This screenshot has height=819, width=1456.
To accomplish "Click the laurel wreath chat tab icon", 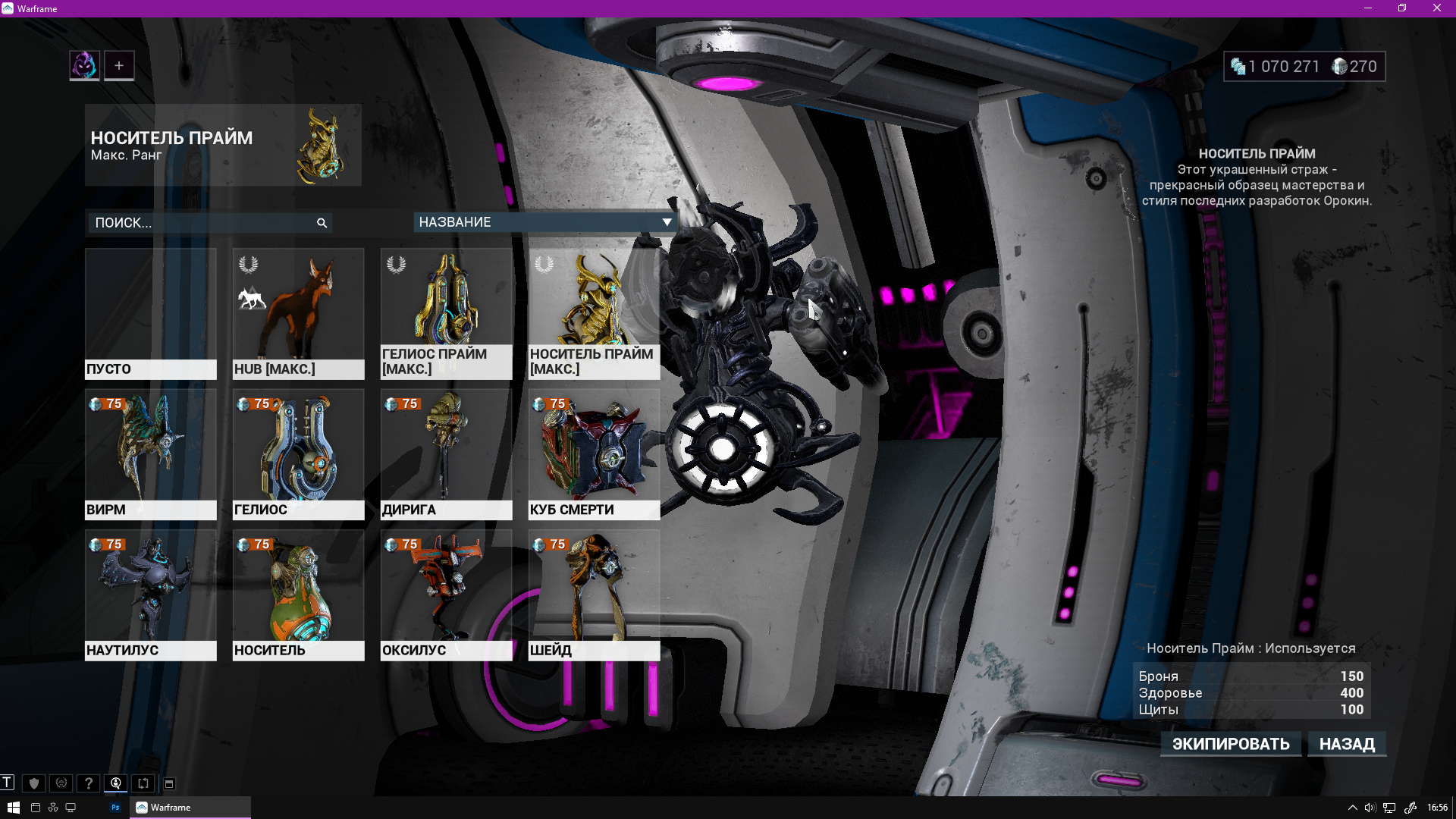I will point(61,783).
